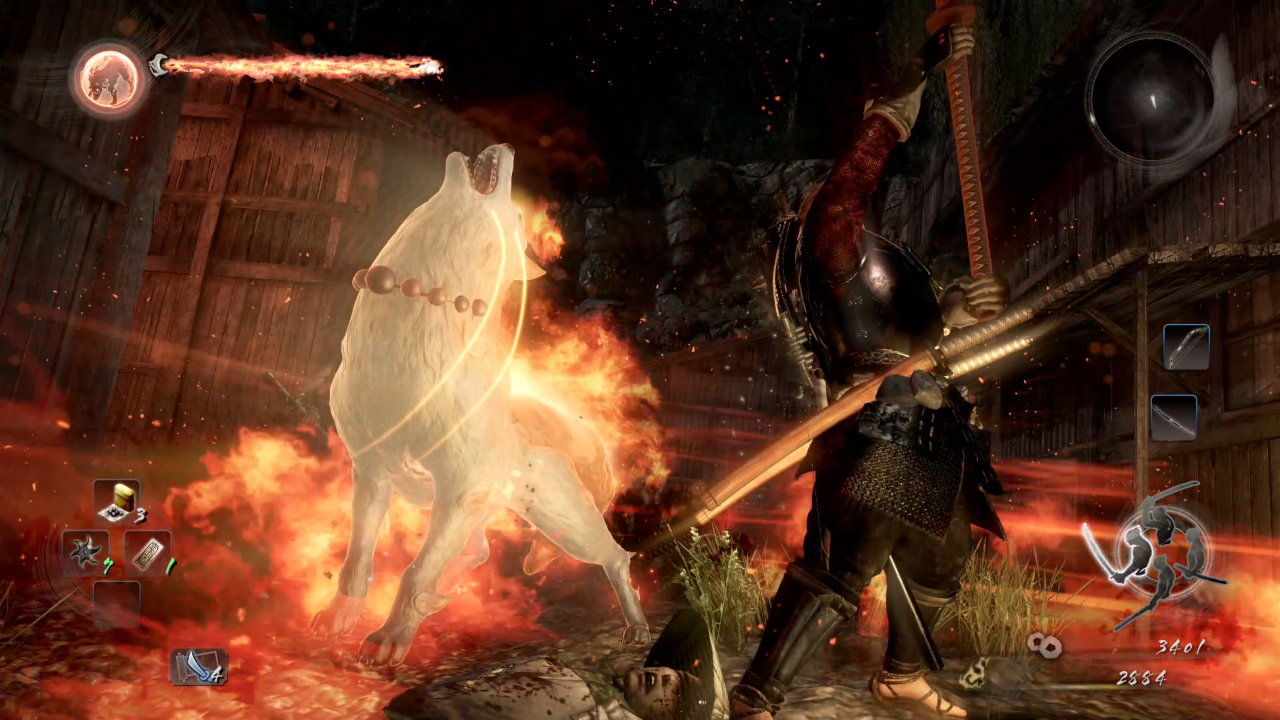Click the flaming boss health bar
The height and width of the screenshot is (720, 1280).
[300, 65]
